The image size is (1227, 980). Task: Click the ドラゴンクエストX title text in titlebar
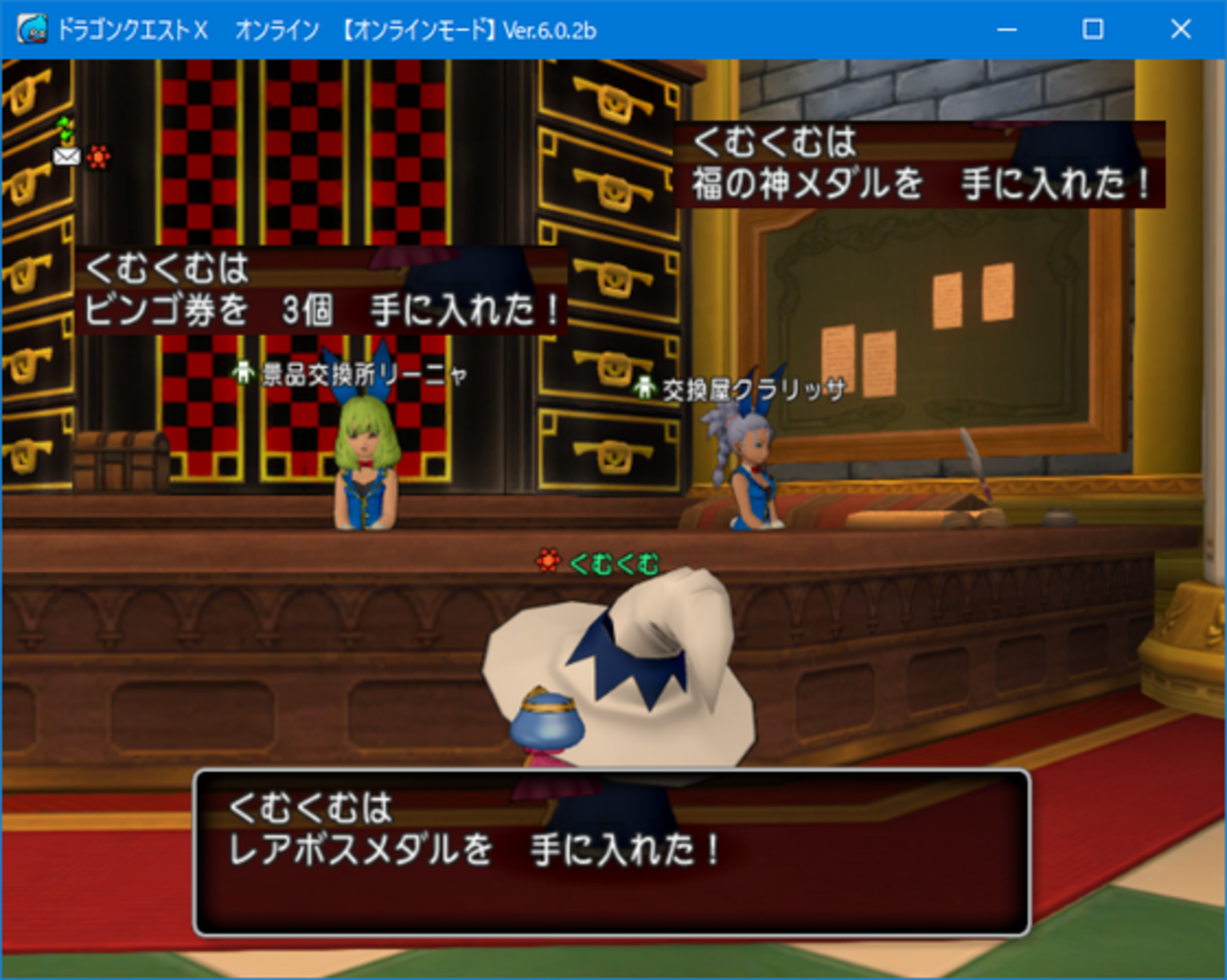click(132, 29)
